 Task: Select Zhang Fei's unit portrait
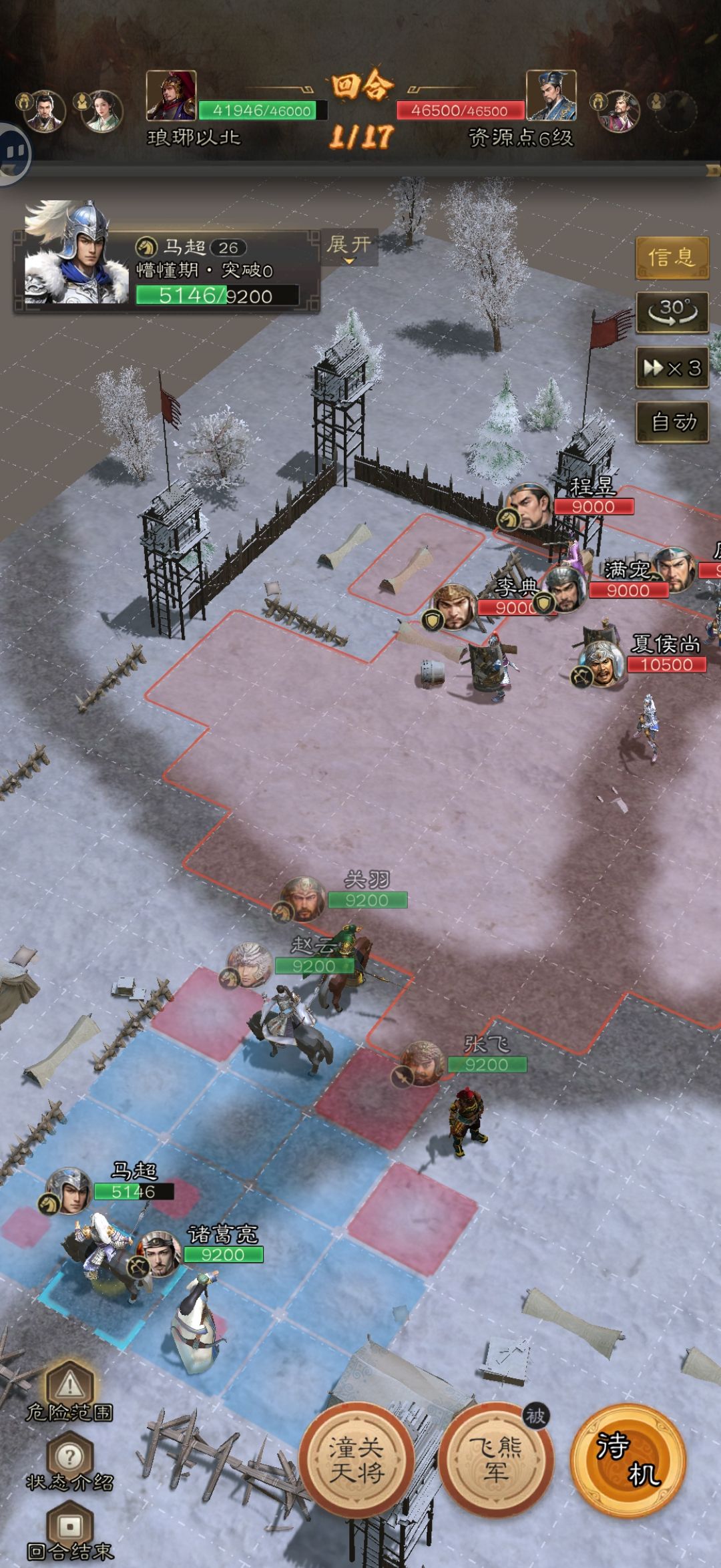[x=423, y=1063]
